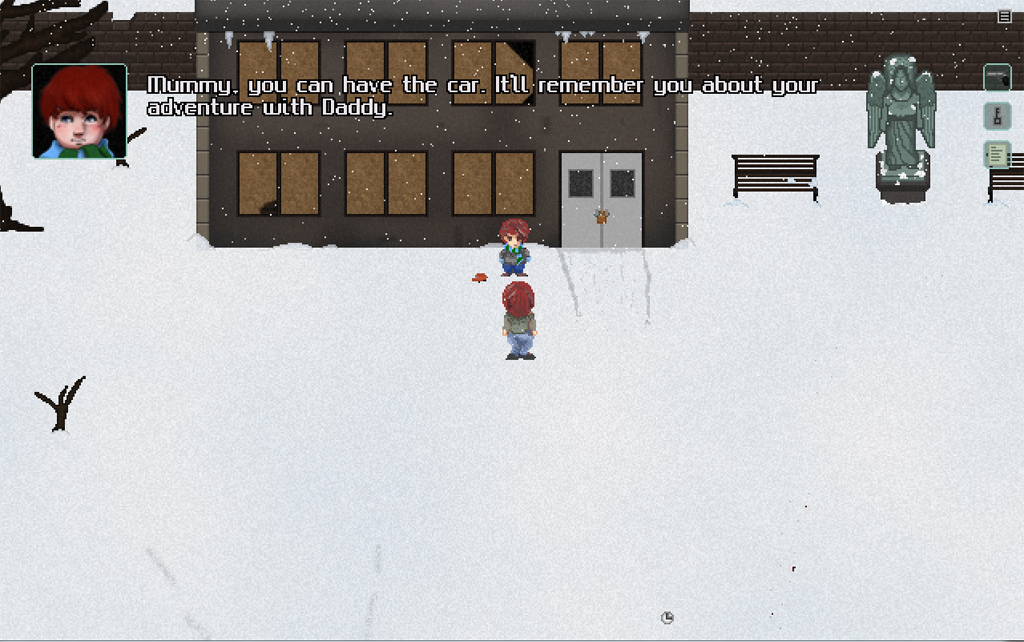The width and height of the screenshot is (1024, 642).
Task: Select the key inventory slot
Action: click(997, 116)
